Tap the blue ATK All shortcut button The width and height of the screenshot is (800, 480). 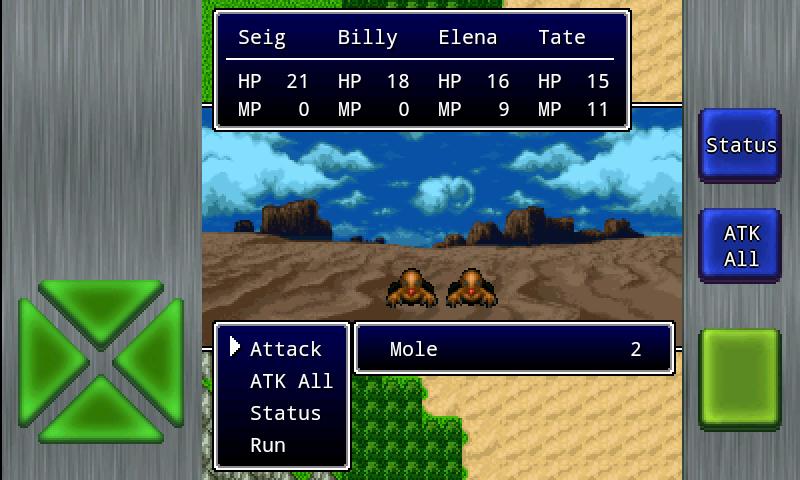click(x=740, y=246)
